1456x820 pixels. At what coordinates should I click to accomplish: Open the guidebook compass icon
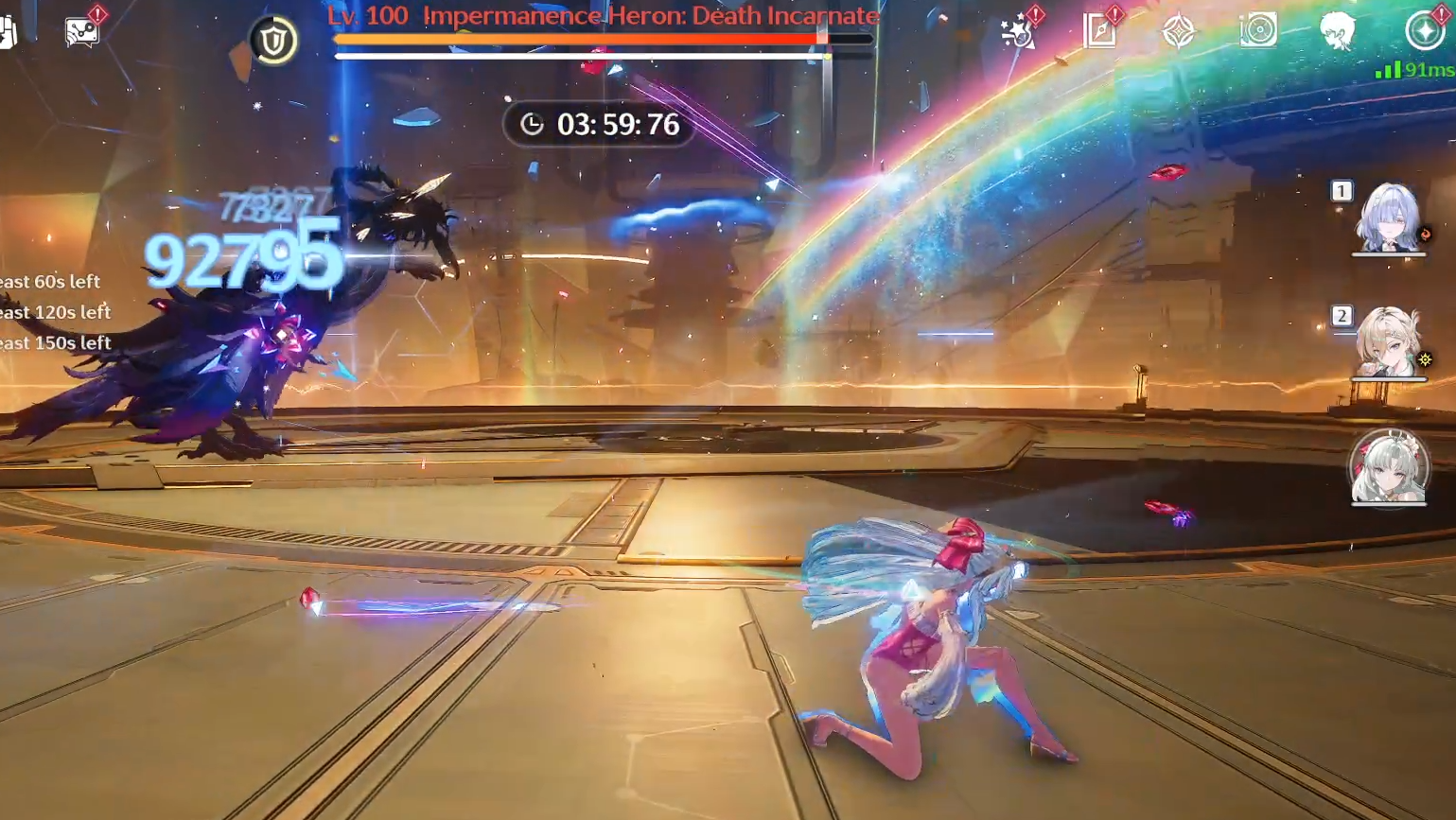[1100, 31]
